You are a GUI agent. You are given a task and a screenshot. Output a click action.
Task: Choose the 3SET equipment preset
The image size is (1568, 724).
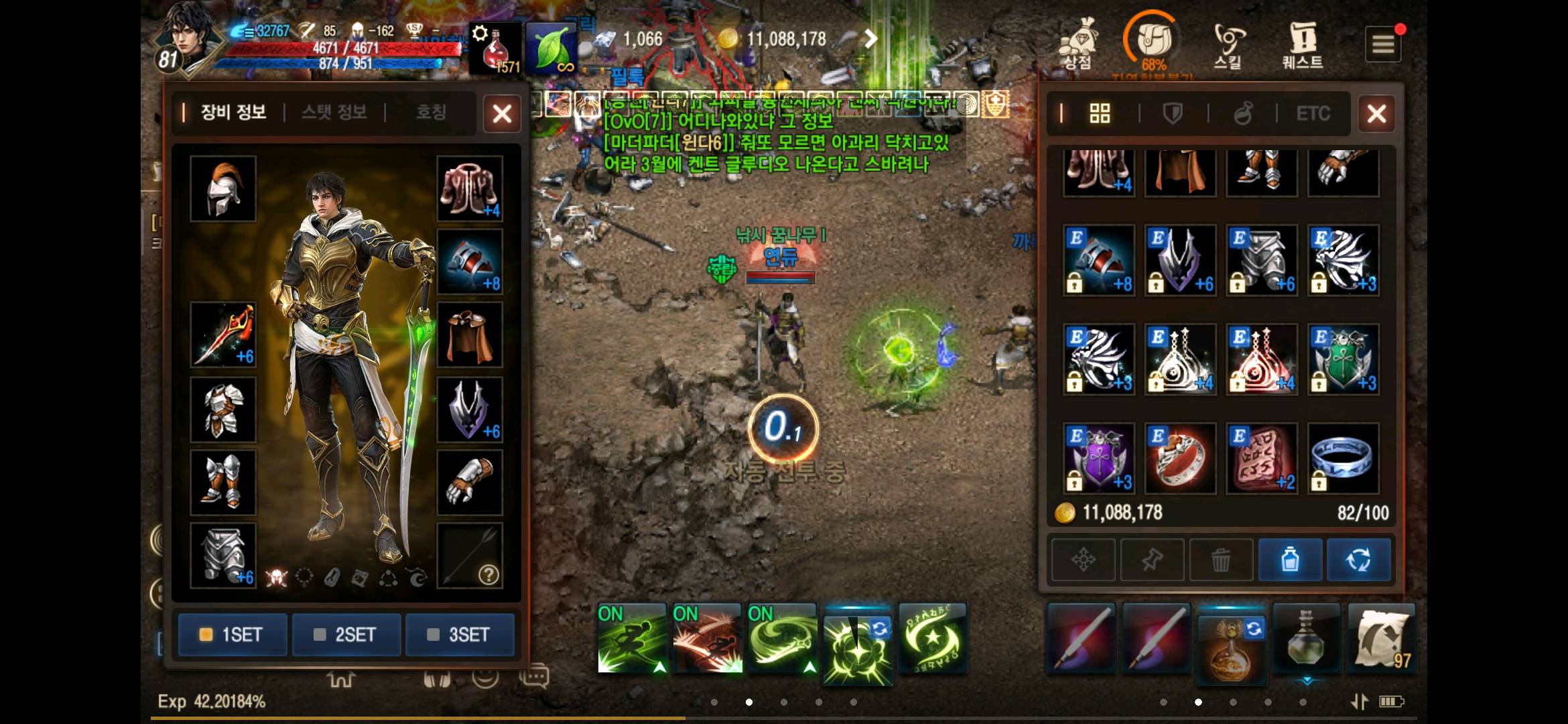coord(460,634)
